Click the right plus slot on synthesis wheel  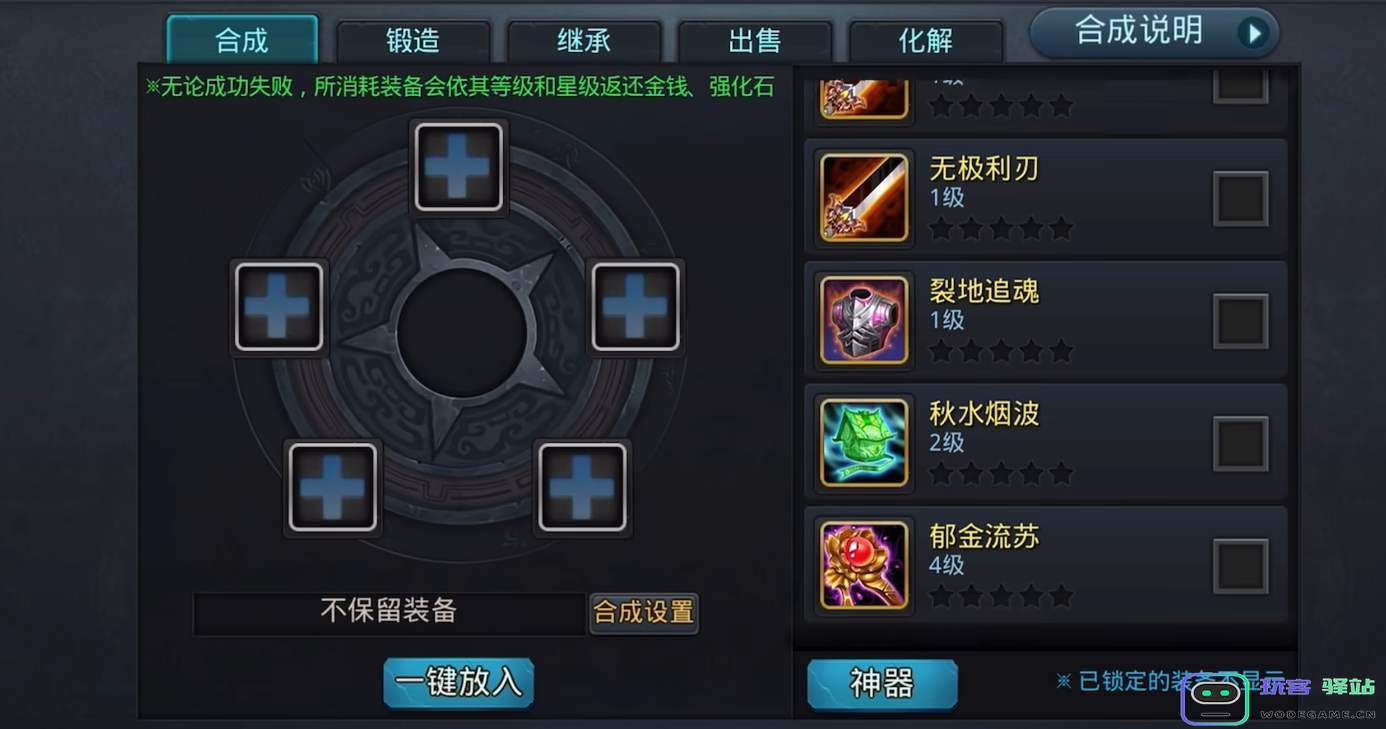click(x=635, y=306)
